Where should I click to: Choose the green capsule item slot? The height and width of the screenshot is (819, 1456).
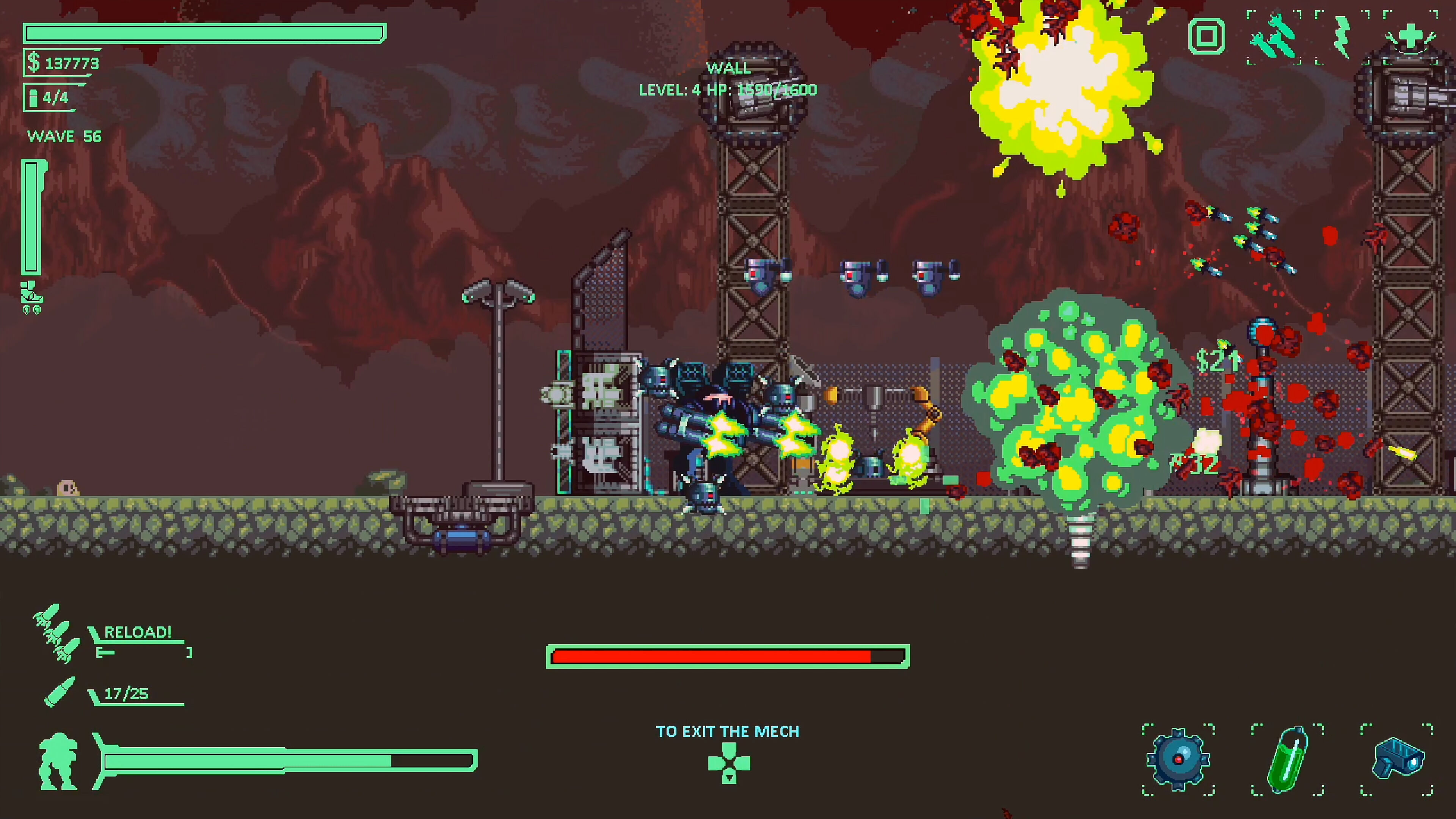[x=1288, y=759]
